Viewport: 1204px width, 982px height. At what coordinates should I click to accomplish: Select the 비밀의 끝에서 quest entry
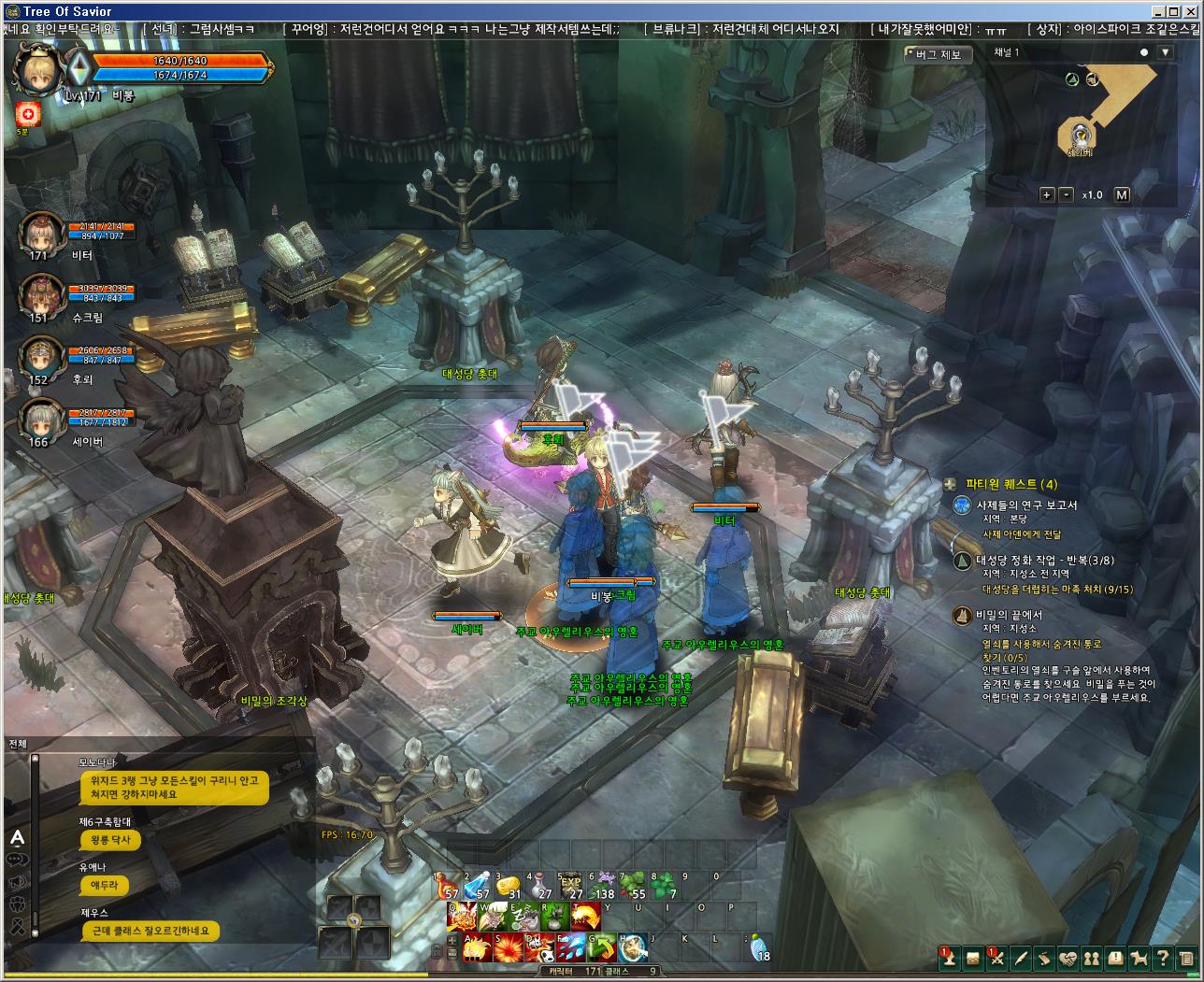coord(1009,615)
